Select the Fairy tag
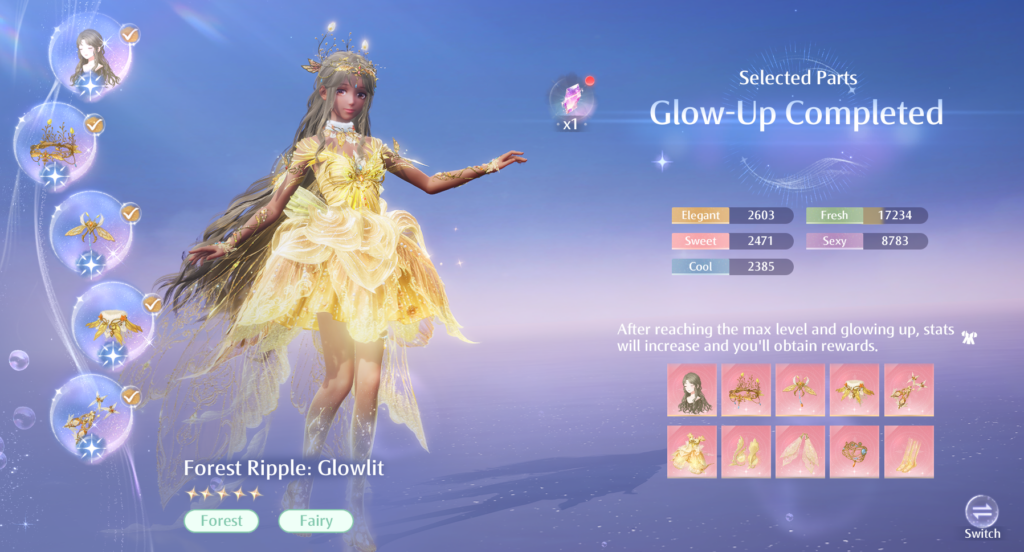This screenshot has width=1024, height=552. pos(315,521)
